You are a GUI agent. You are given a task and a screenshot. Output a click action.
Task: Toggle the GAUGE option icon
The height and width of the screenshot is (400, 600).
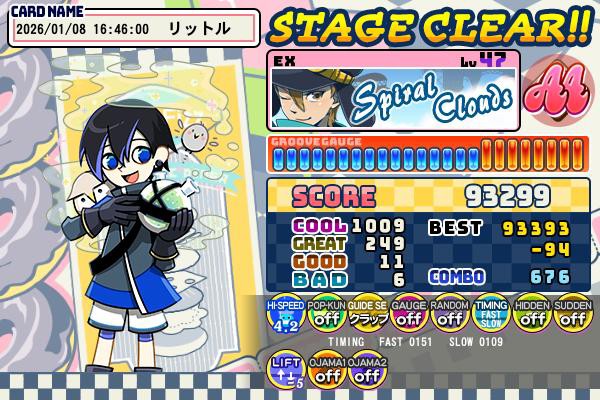pyautogui.click(x=408, y=318)
